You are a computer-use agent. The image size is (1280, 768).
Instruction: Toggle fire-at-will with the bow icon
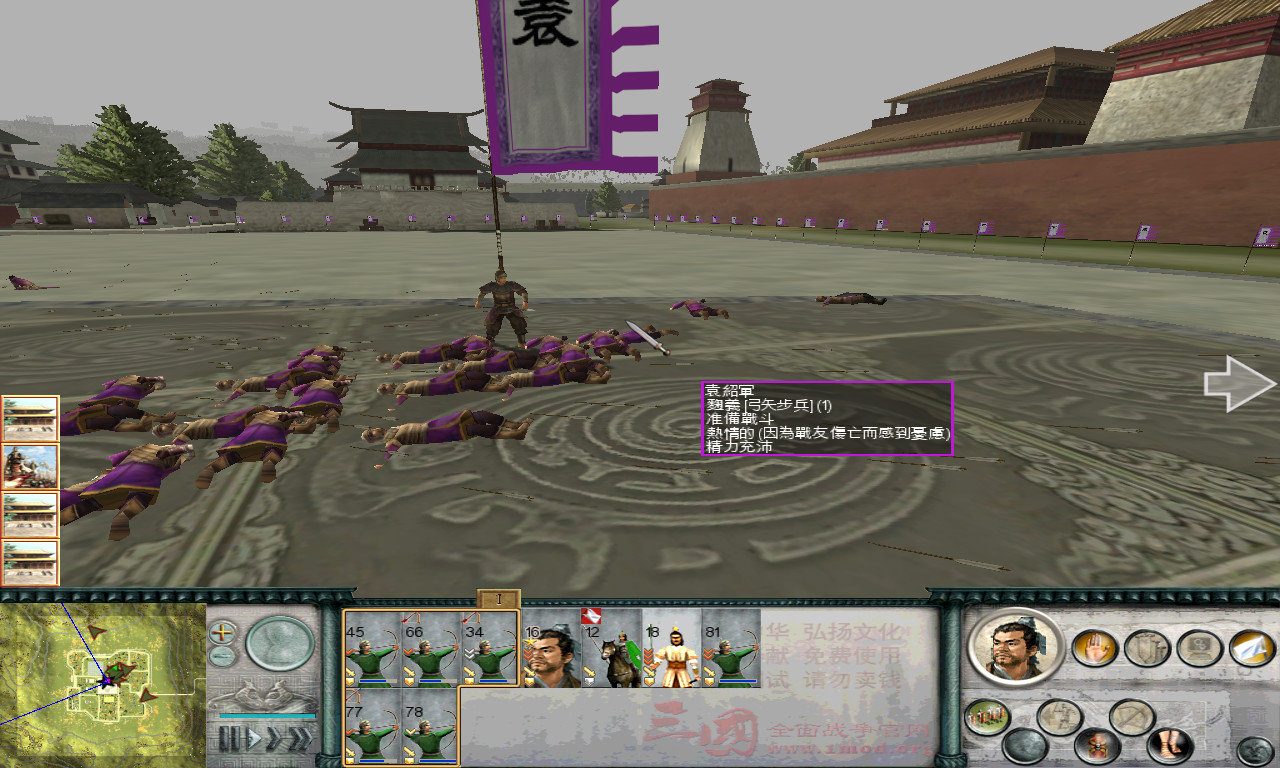tap(1132, 716)
